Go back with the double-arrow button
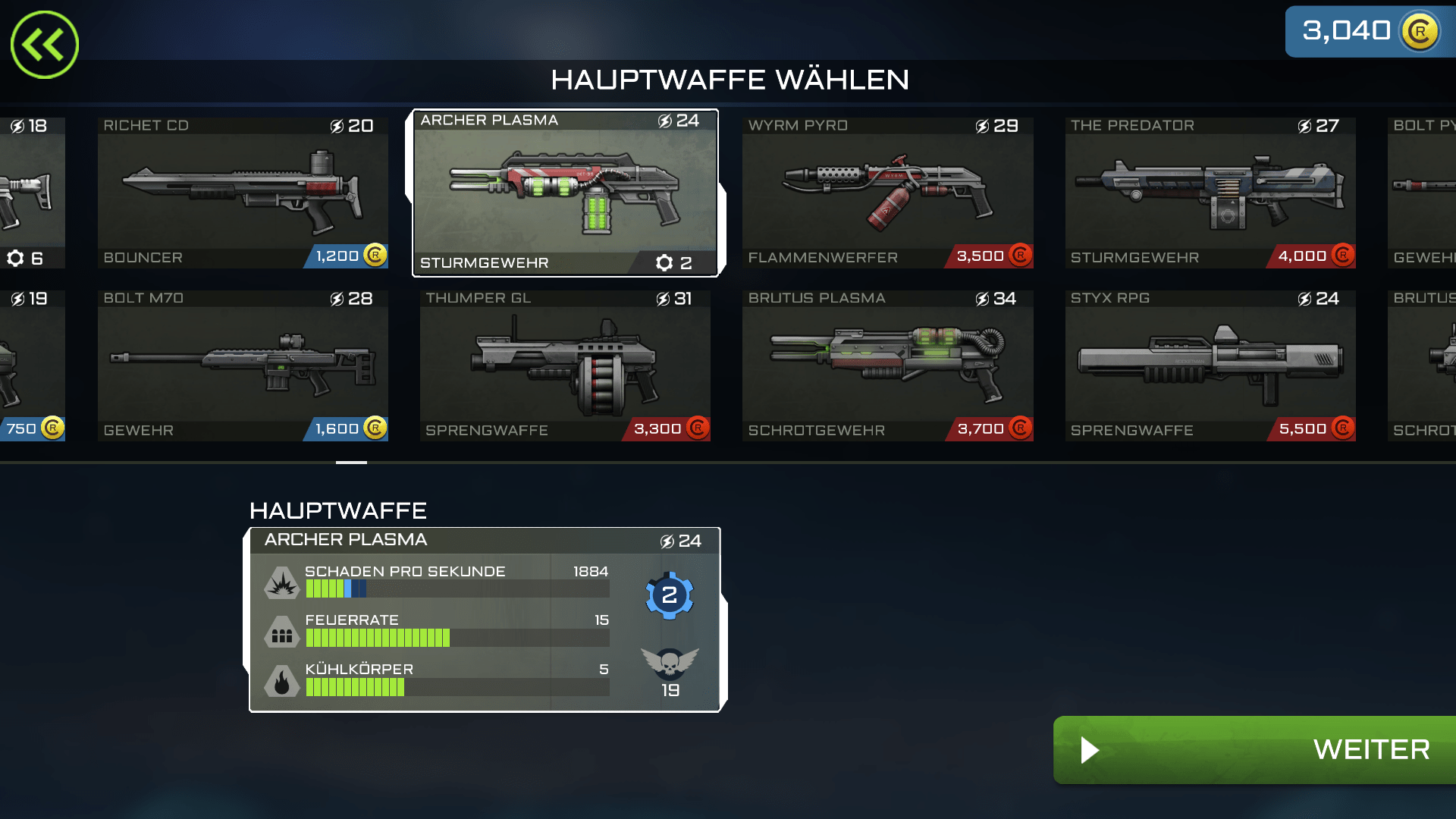The image size is (1456, 819). click(x=45, y=45)
